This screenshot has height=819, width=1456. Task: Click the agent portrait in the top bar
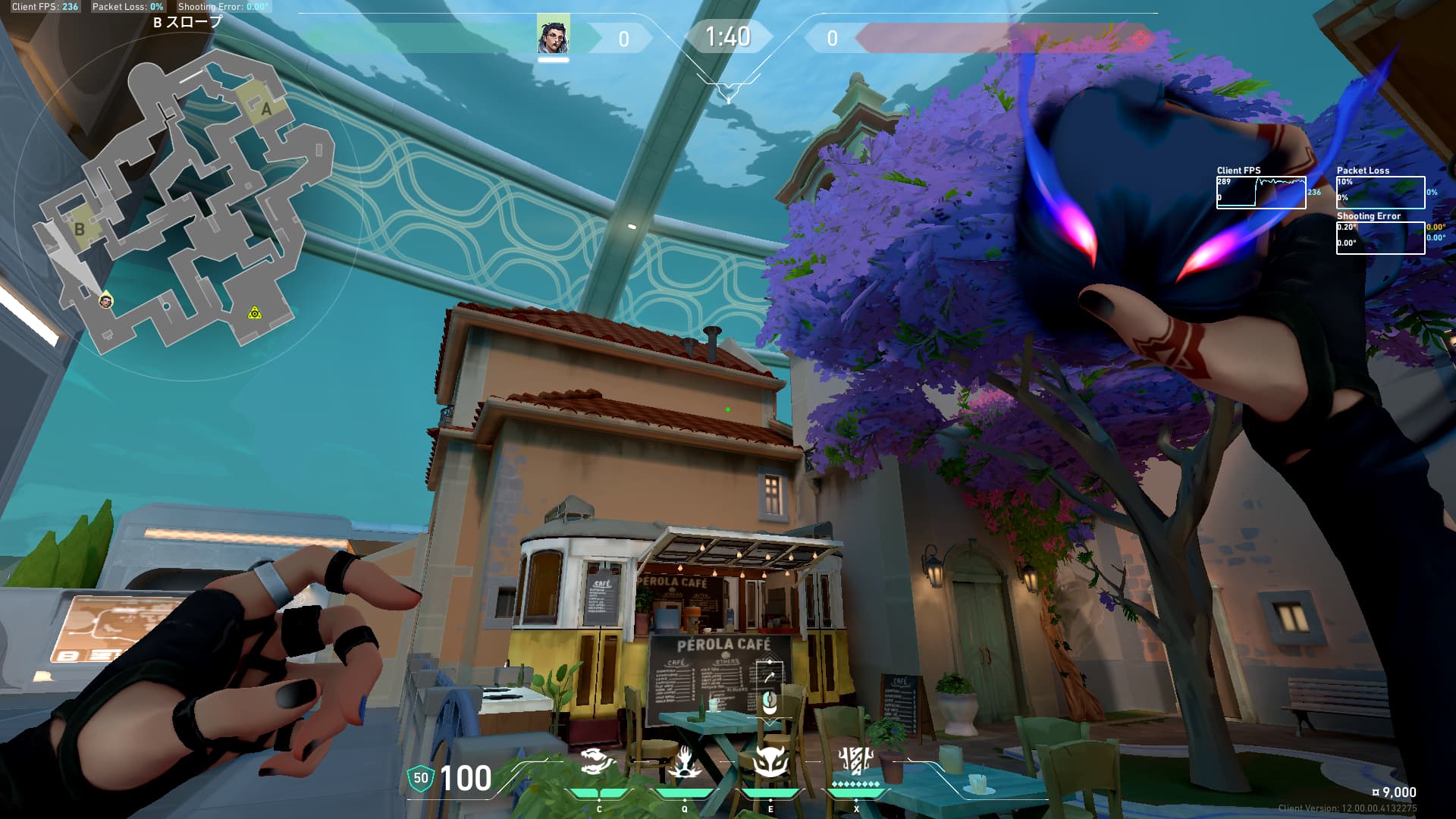[553, 35]
